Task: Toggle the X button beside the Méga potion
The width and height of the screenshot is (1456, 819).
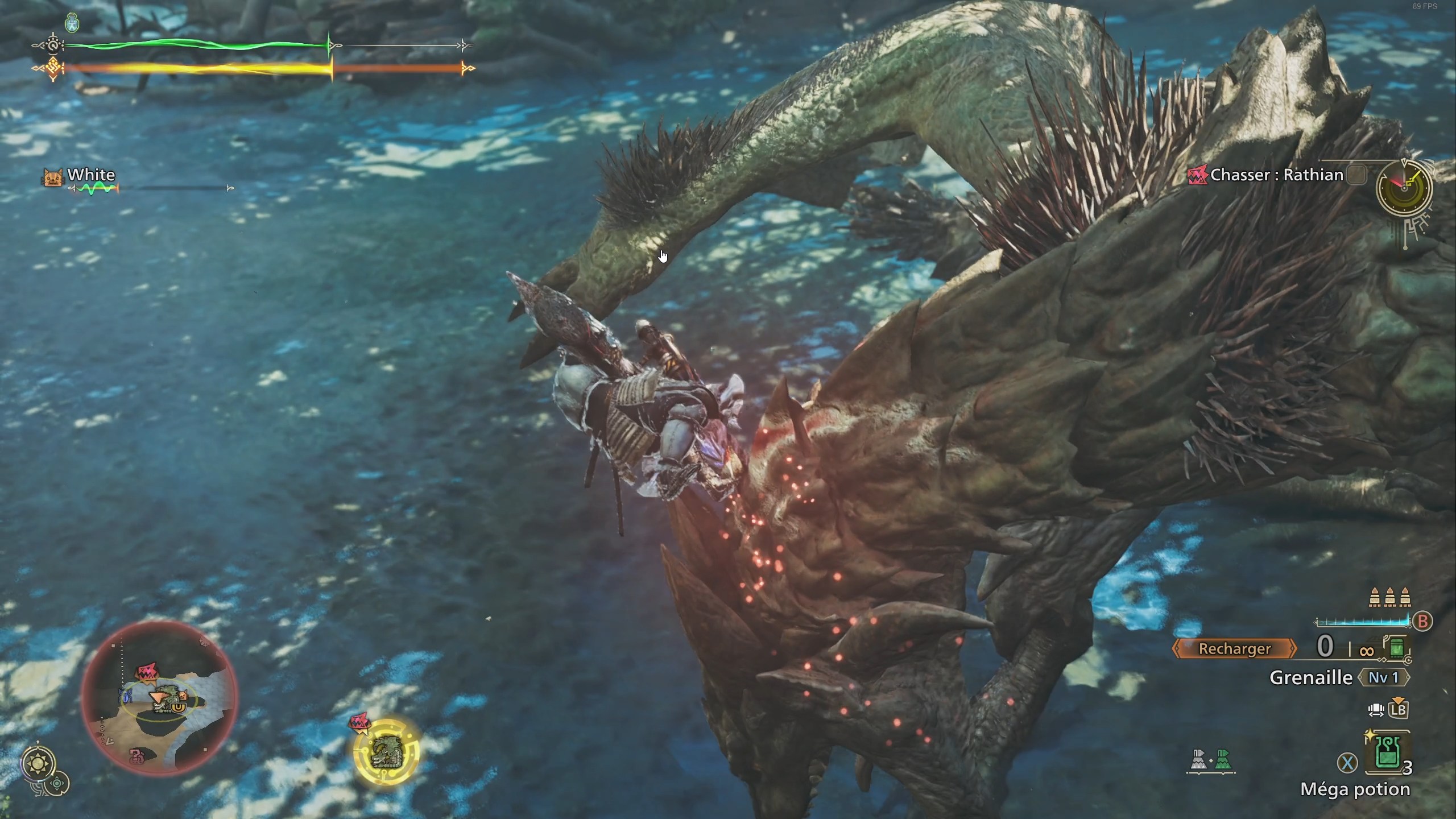Action: pyautogui.click(x=1348, y=763)
